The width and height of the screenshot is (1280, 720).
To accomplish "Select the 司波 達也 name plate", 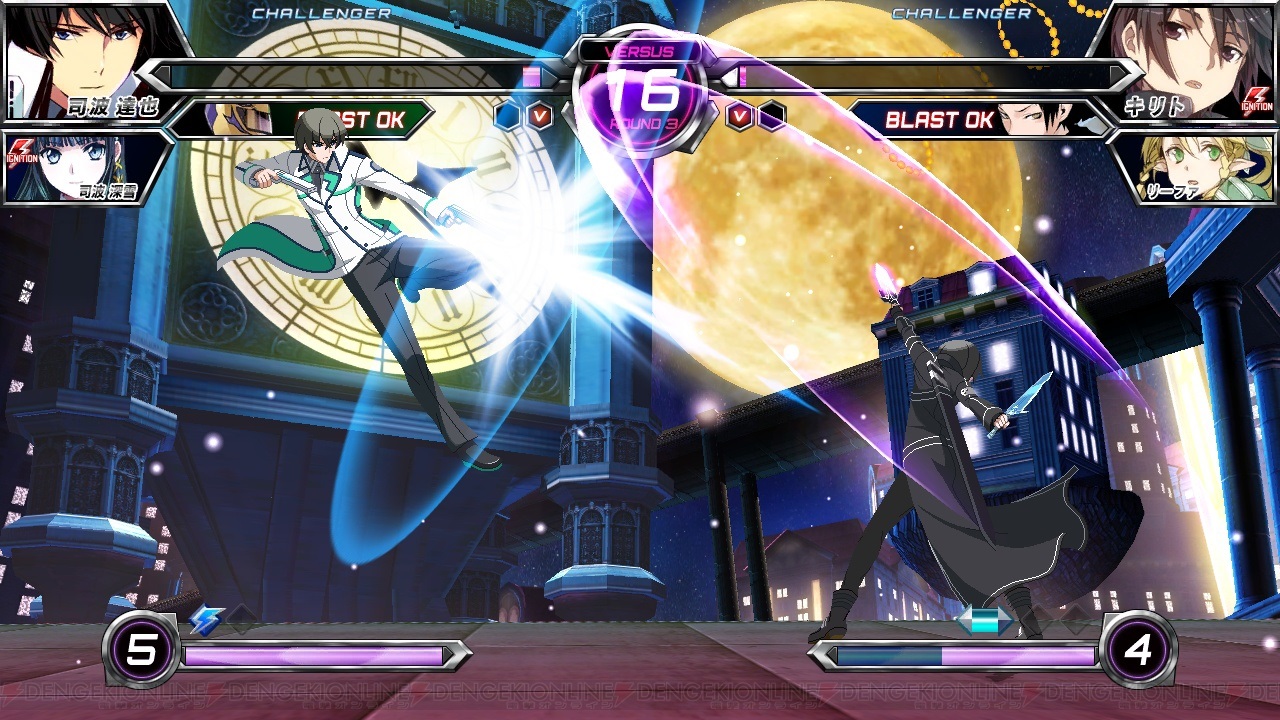I will (x=113, y=107).
